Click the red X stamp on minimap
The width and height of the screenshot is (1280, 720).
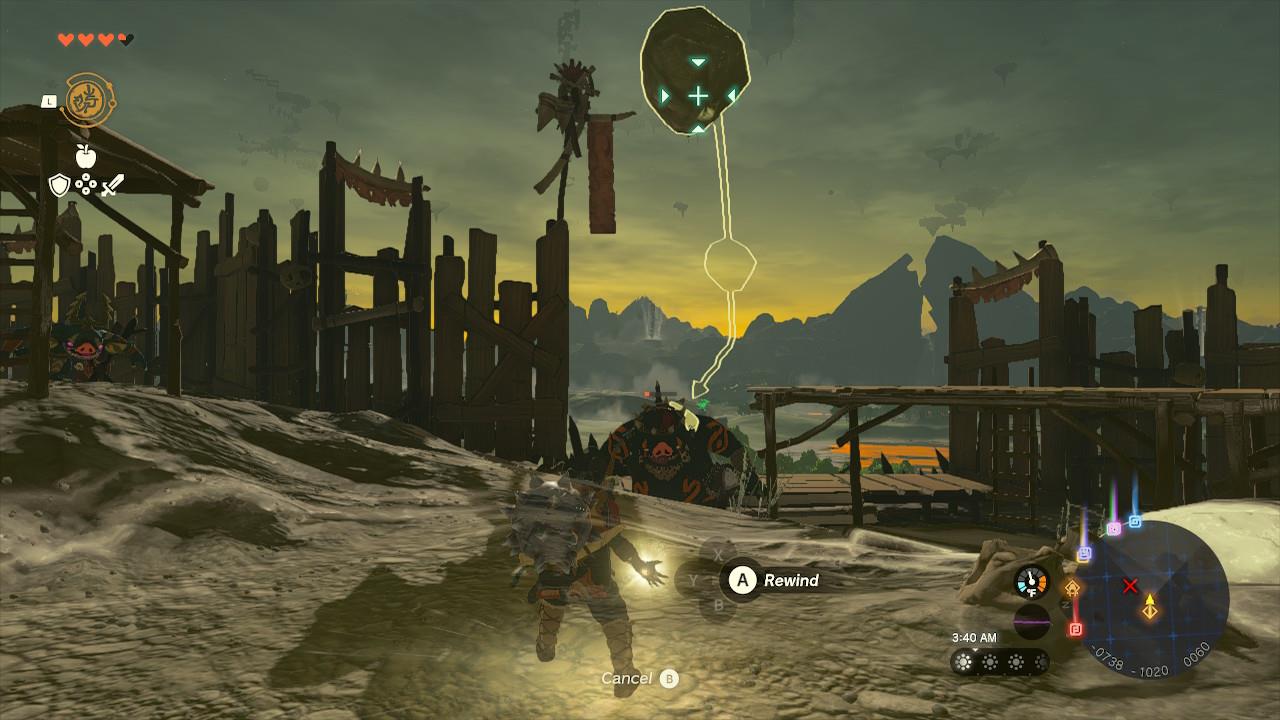tap(1130, 586)
